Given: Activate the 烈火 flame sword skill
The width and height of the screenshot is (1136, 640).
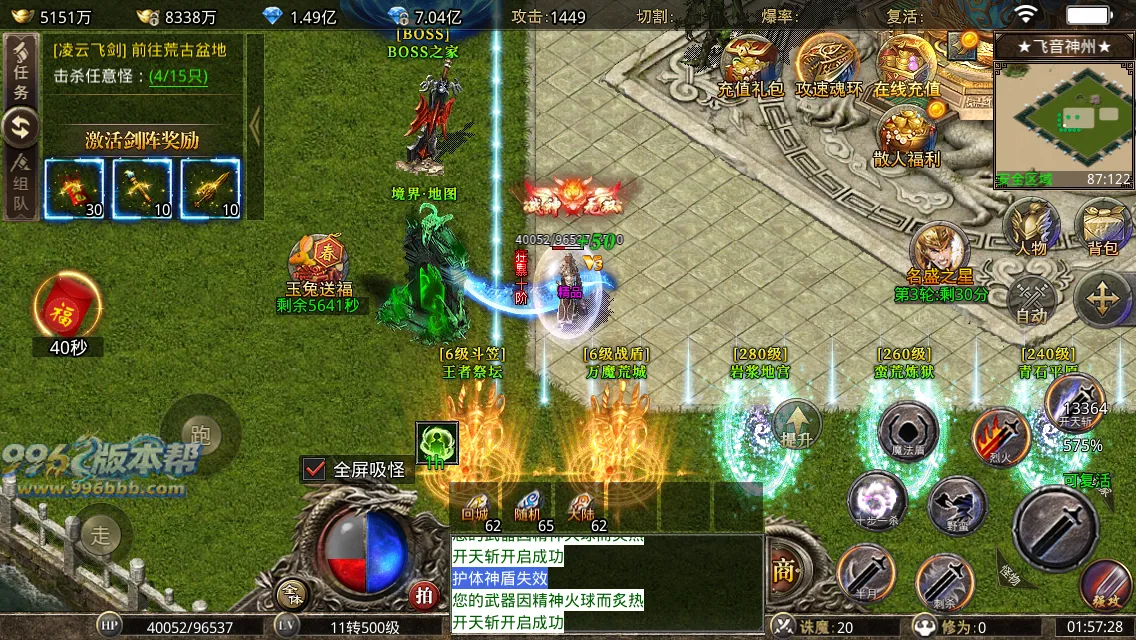Looking at the screenshot, I should (x=1001, y=436).
